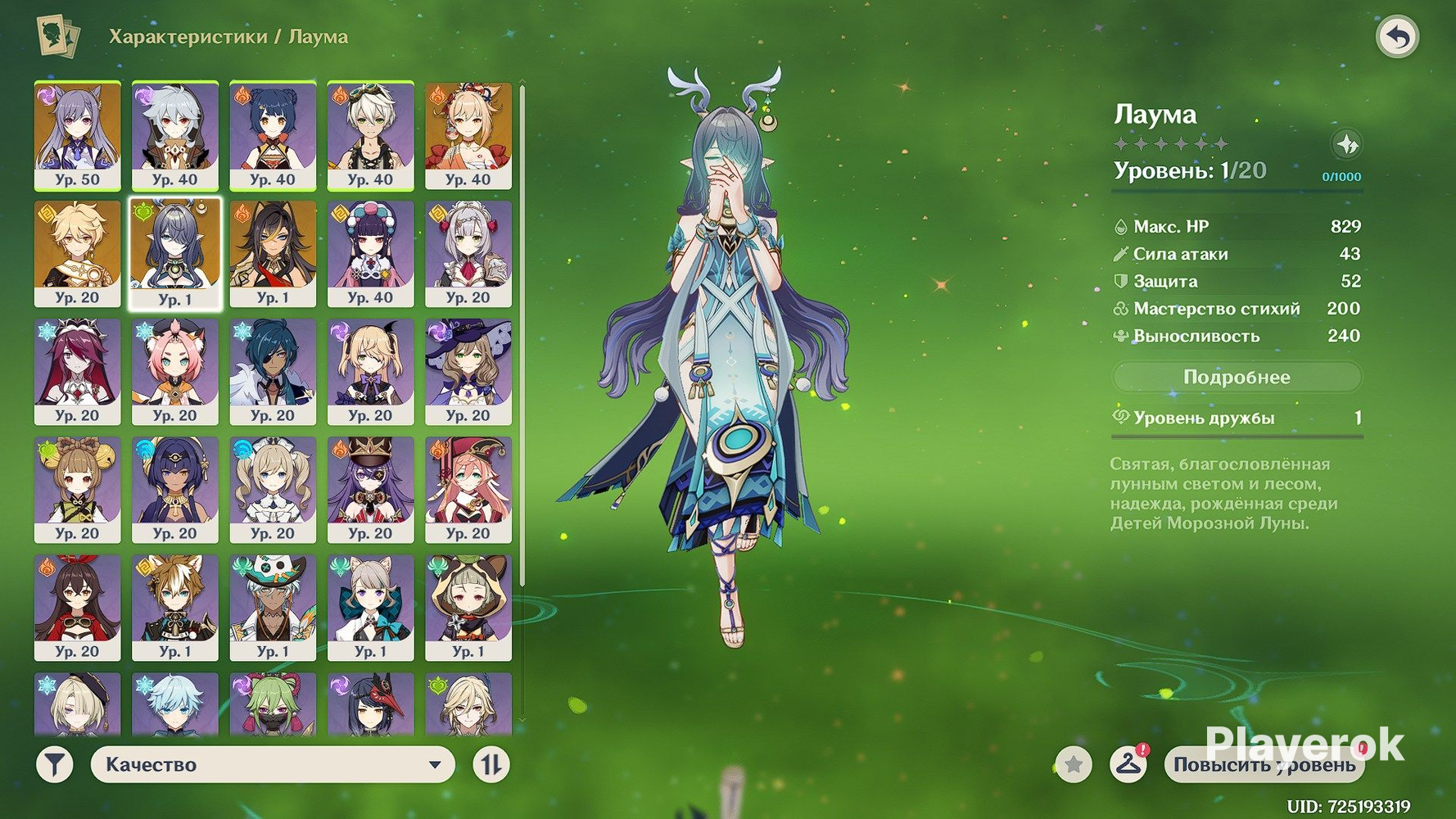
Task: Select Xiangling's character tile
Action: (273, 135)
